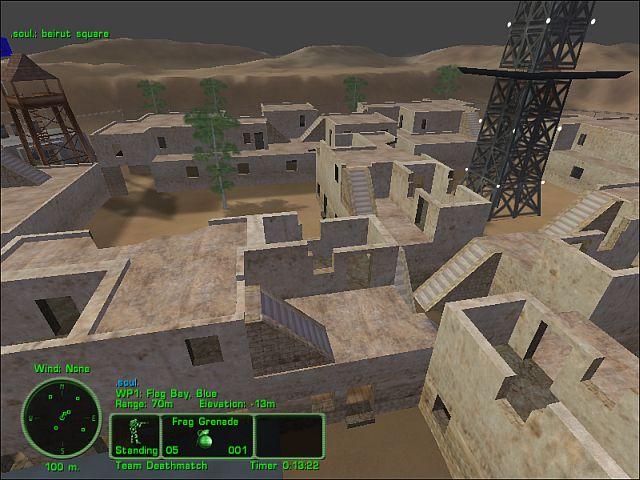This screenshot has height=480, width=640.
Task: Click the Flag Bay, Blue waypoint text
Action: pos(166,393)
